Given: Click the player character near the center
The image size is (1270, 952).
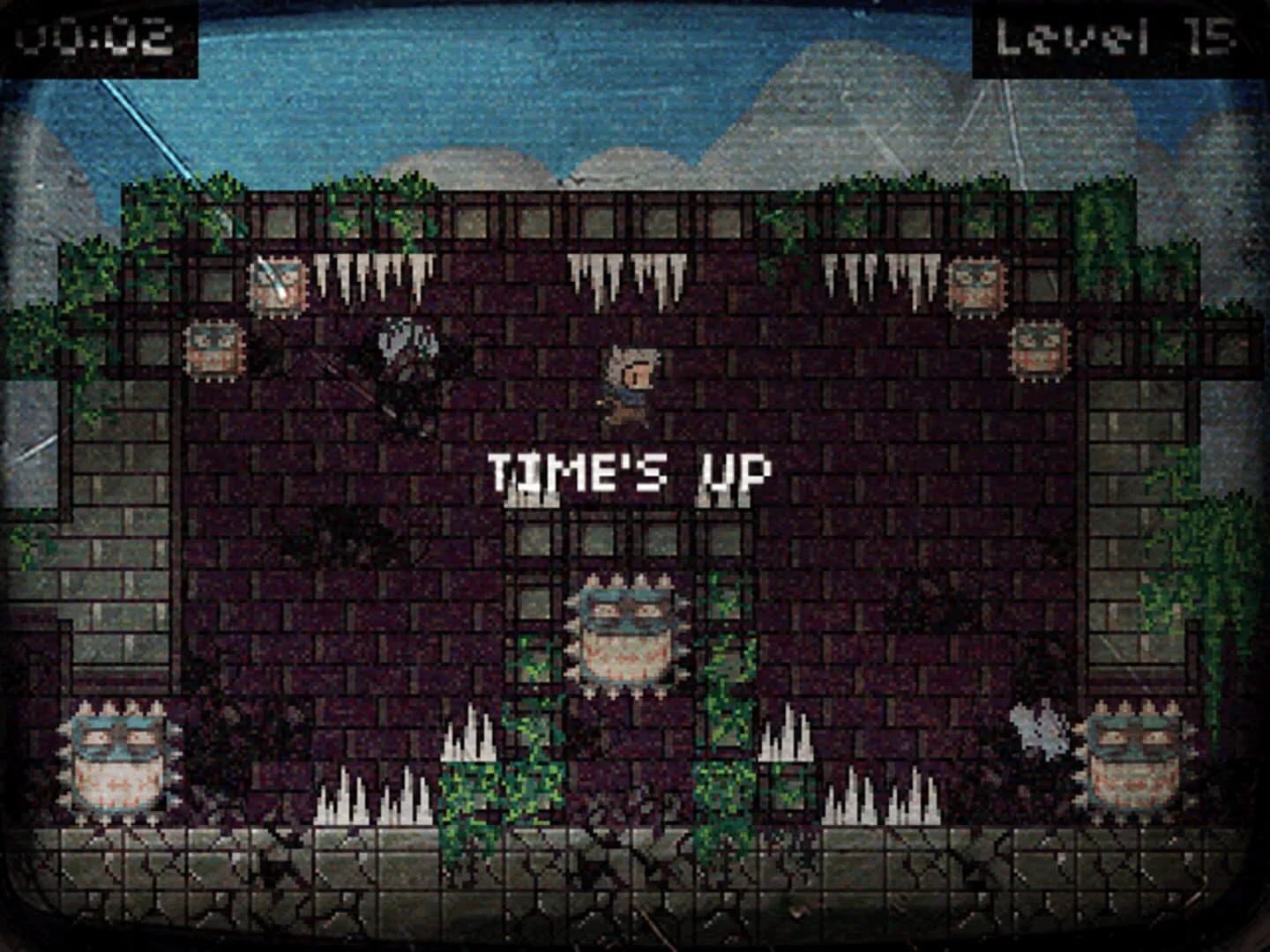Looking at the screenshot, I should tap(630, 383).
